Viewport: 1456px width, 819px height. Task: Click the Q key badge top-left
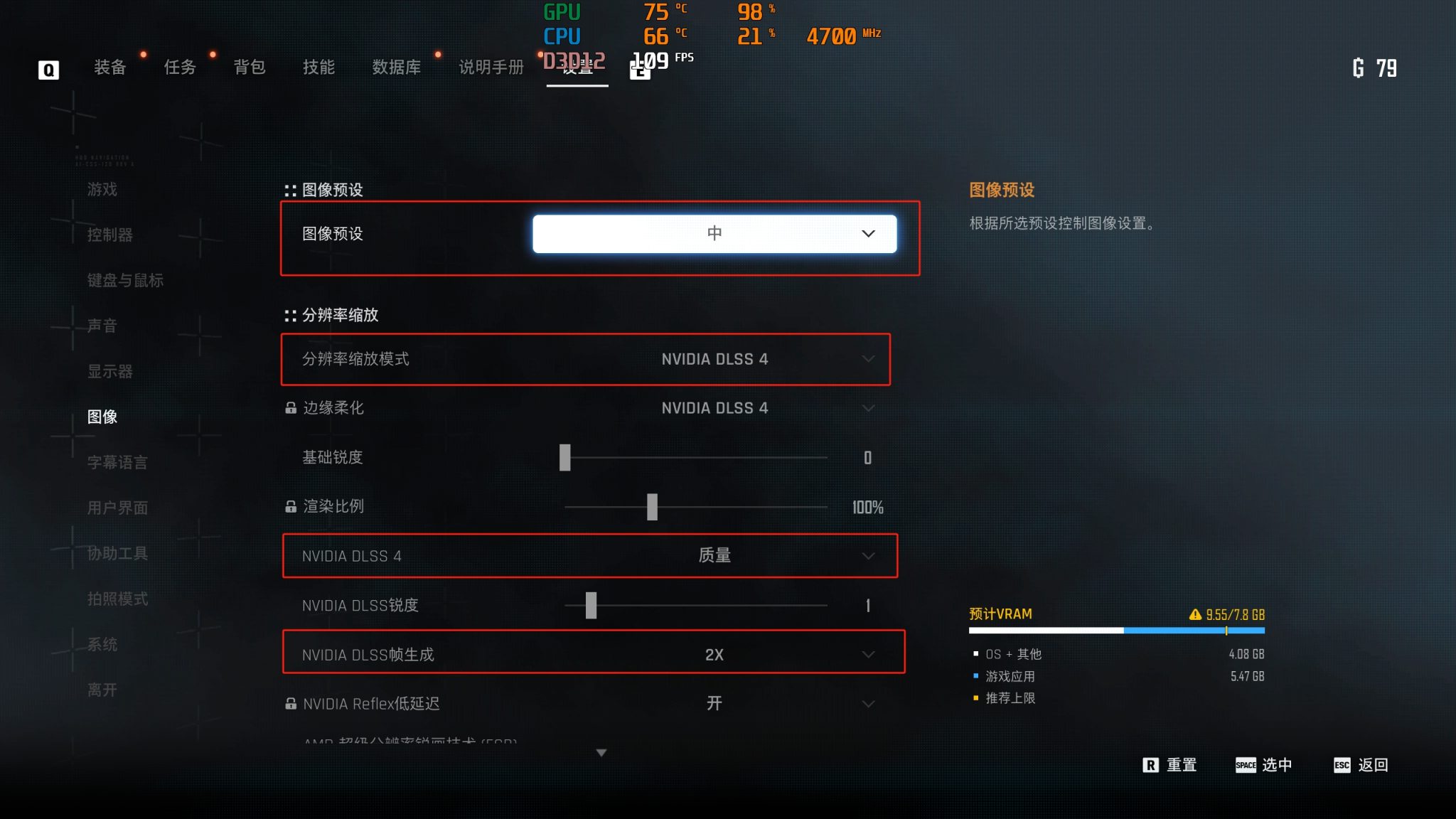coord(48,69)
